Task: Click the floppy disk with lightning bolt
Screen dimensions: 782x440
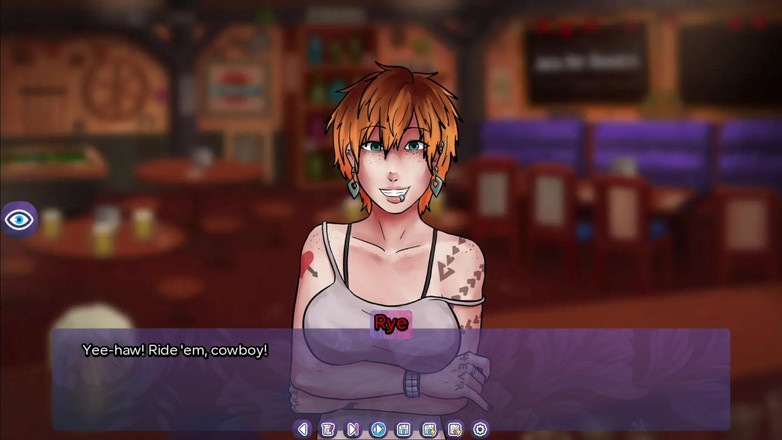Action: click(429, 429)
